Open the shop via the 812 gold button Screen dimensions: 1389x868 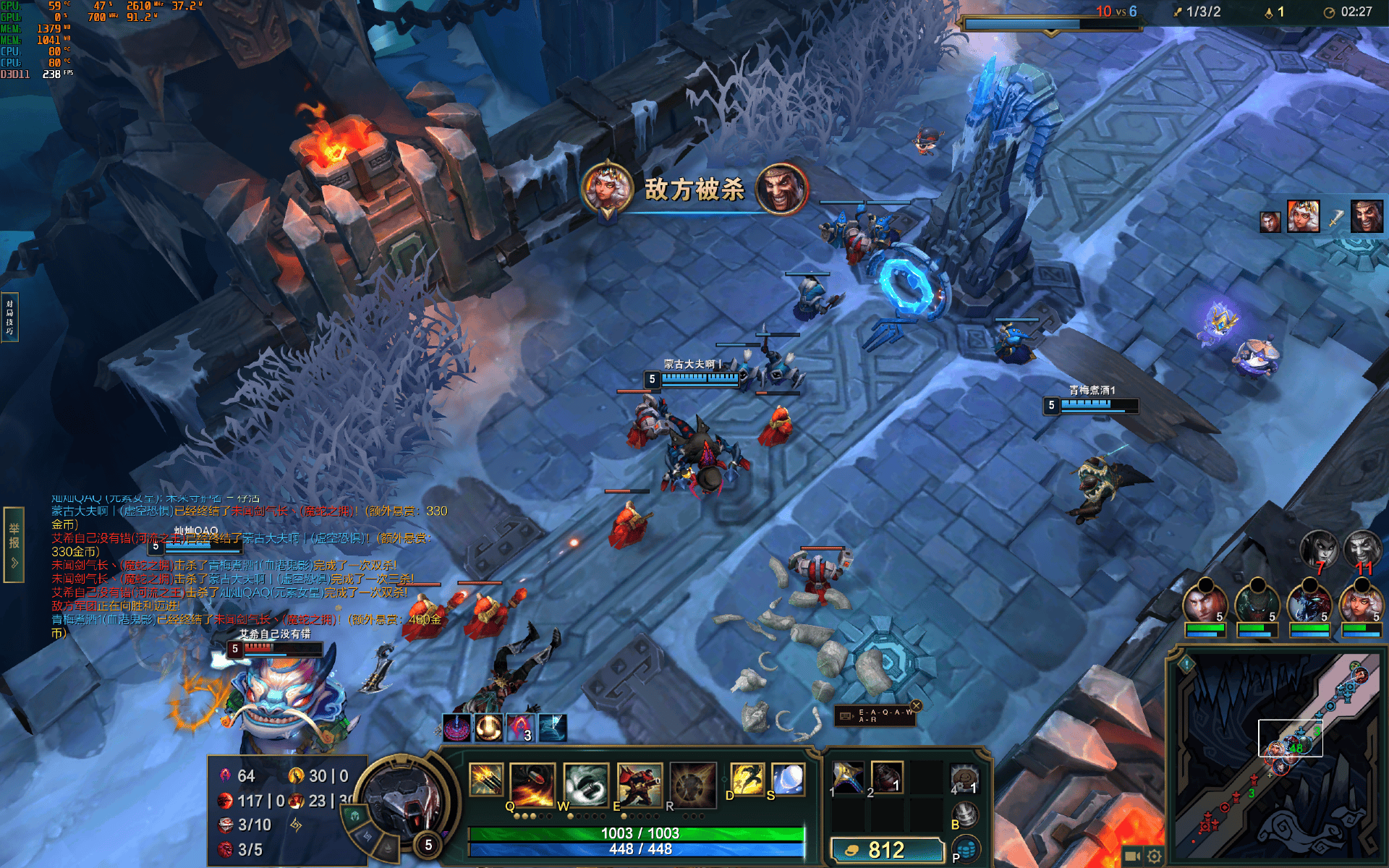click(887, 850)
